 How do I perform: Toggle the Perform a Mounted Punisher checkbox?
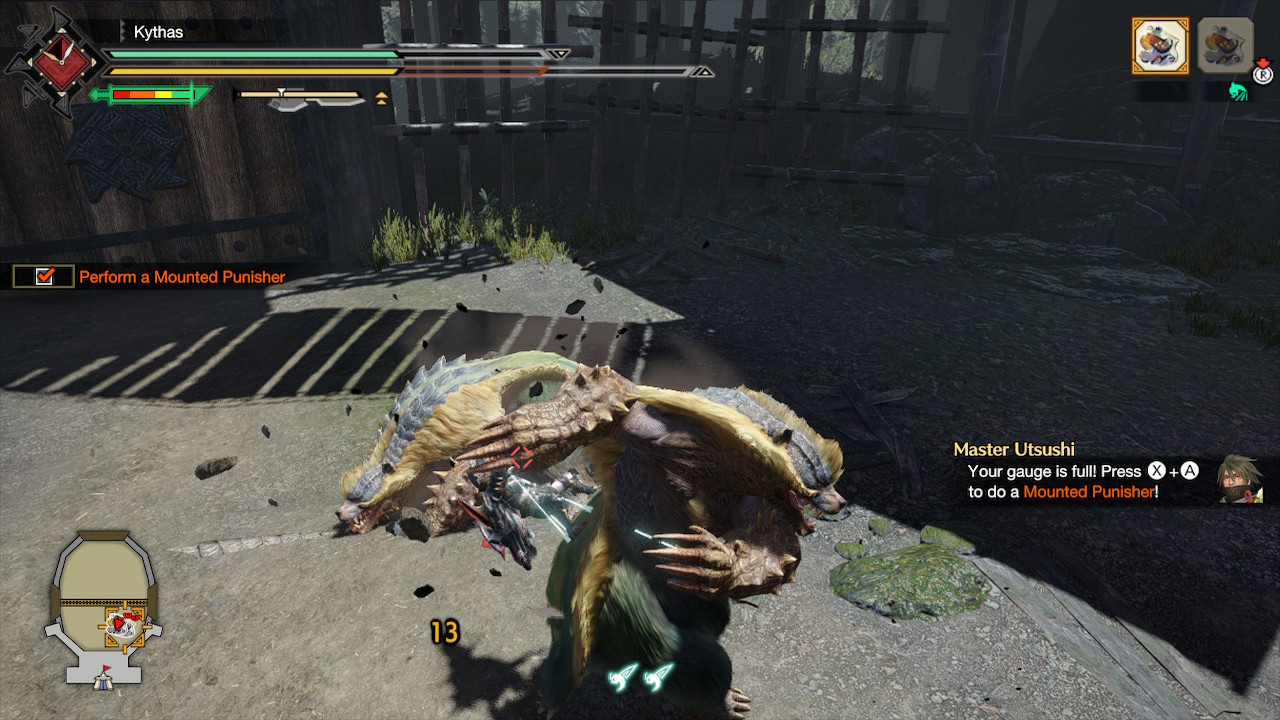[44, 277]
